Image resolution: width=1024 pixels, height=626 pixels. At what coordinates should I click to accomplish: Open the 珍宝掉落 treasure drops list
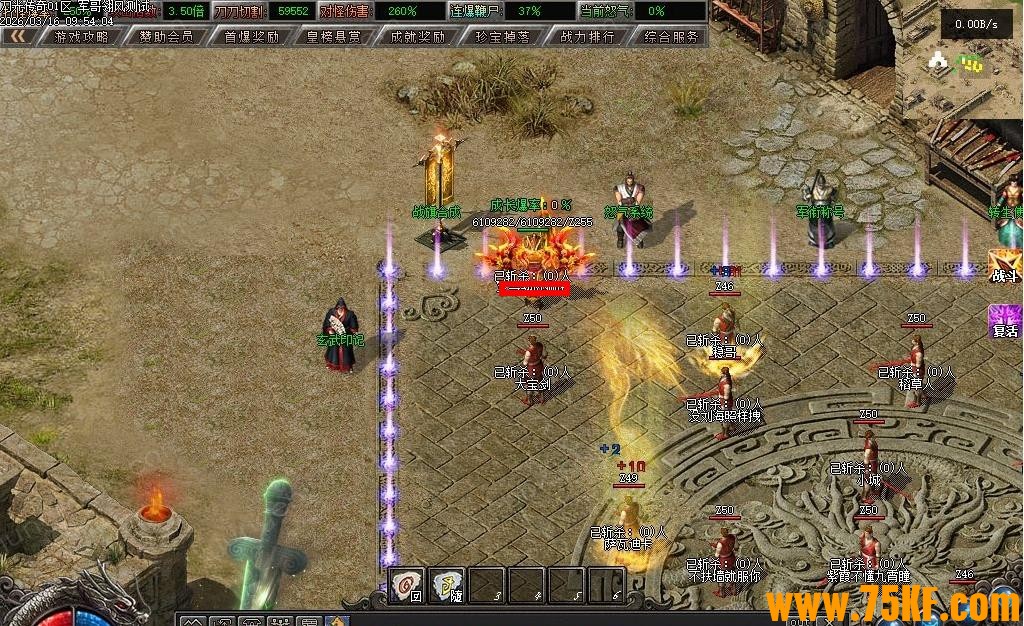pos(503,37)
